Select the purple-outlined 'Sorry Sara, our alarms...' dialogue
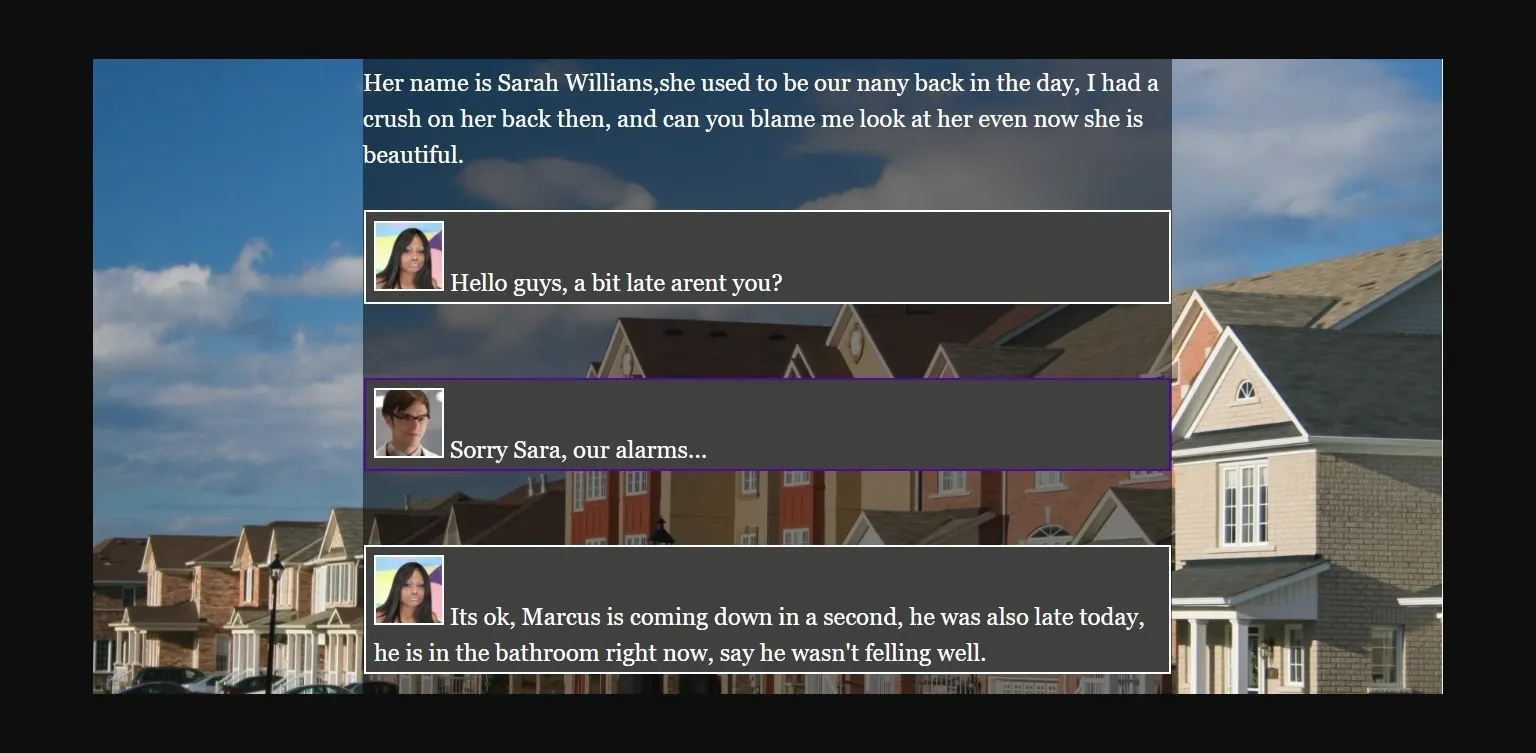Viewport: 1536px width, 753px height. click(x=767, y=424)
